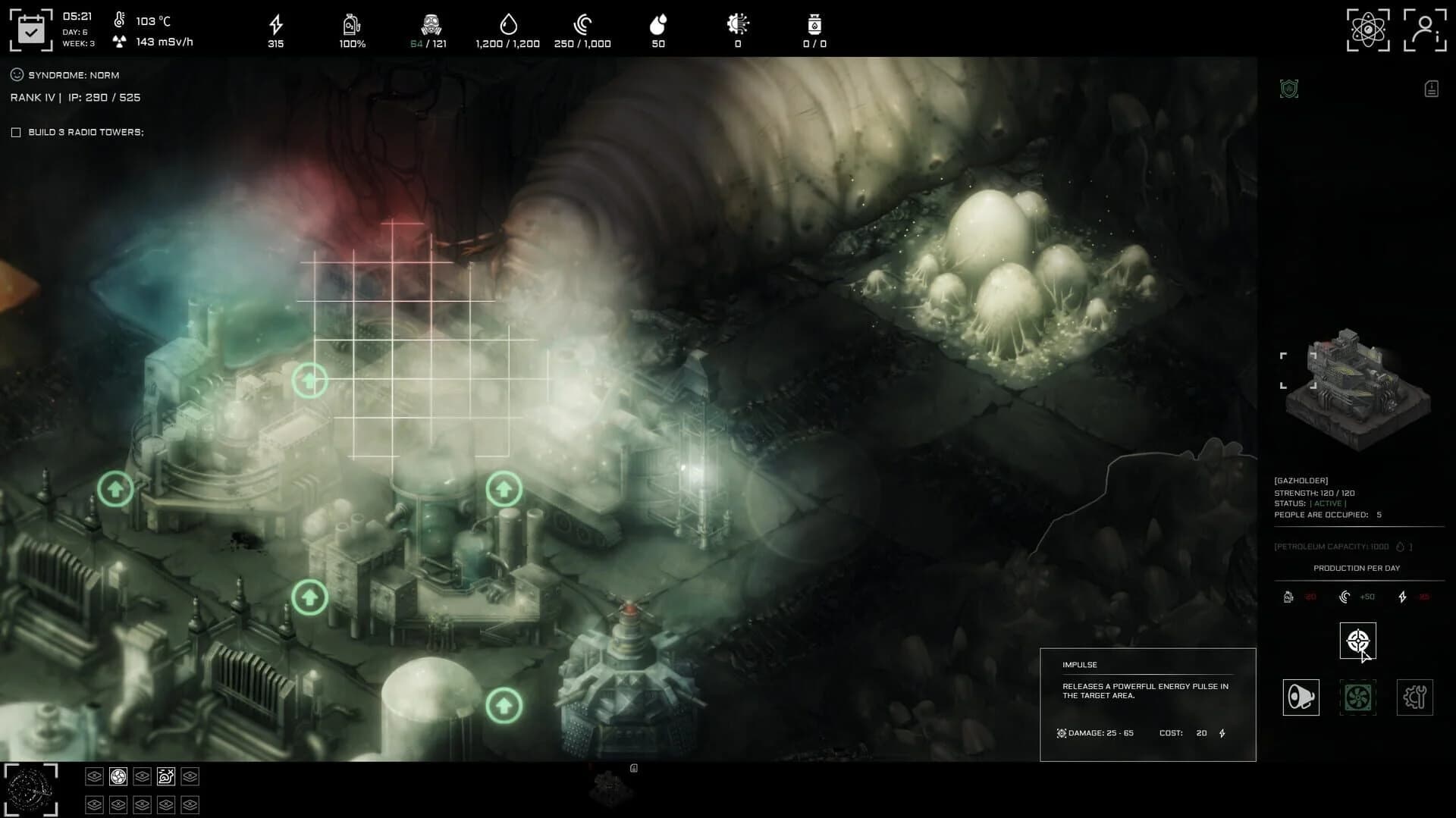Viewport: 1456px width, 818px height.
Task: Click the green upgrade arrow on the left factory
Action: point(115,488)
